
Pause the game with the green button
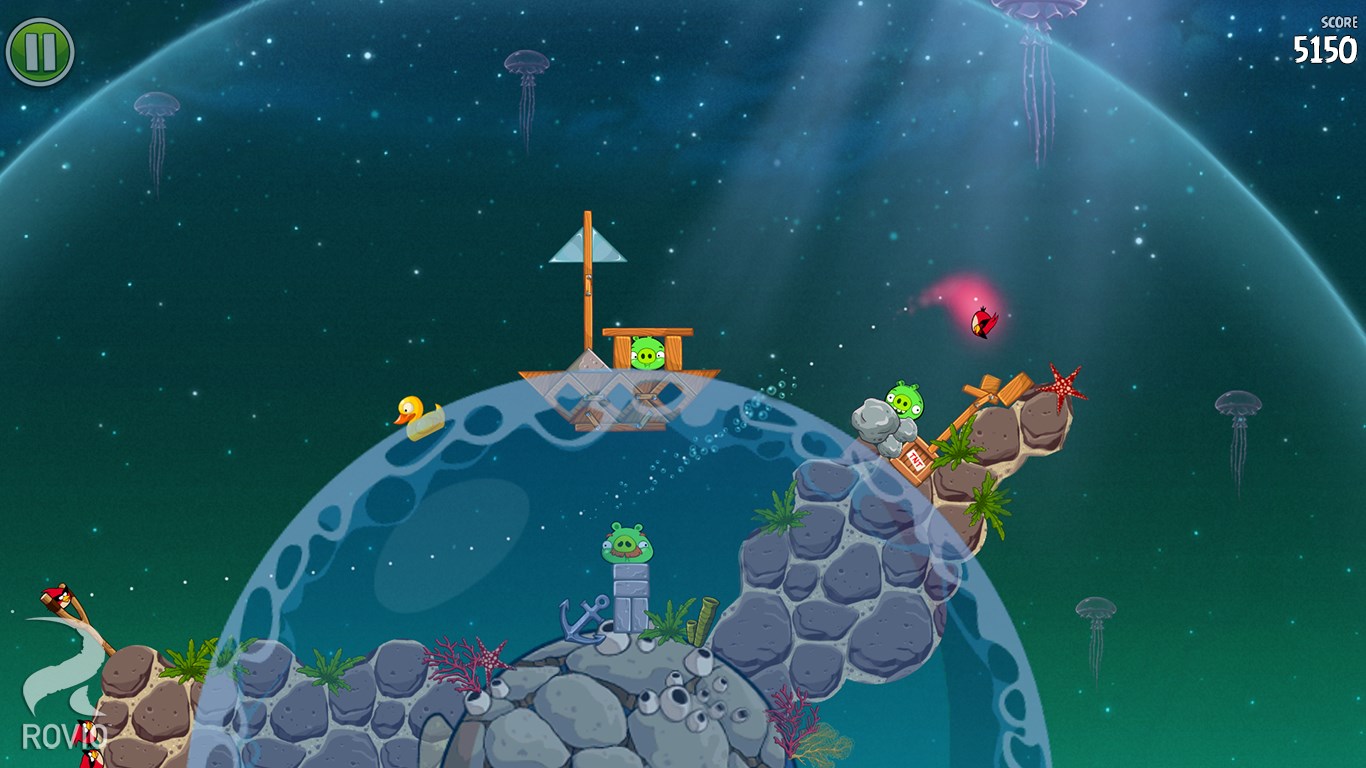pyautogui.click(x=40, y=51)
